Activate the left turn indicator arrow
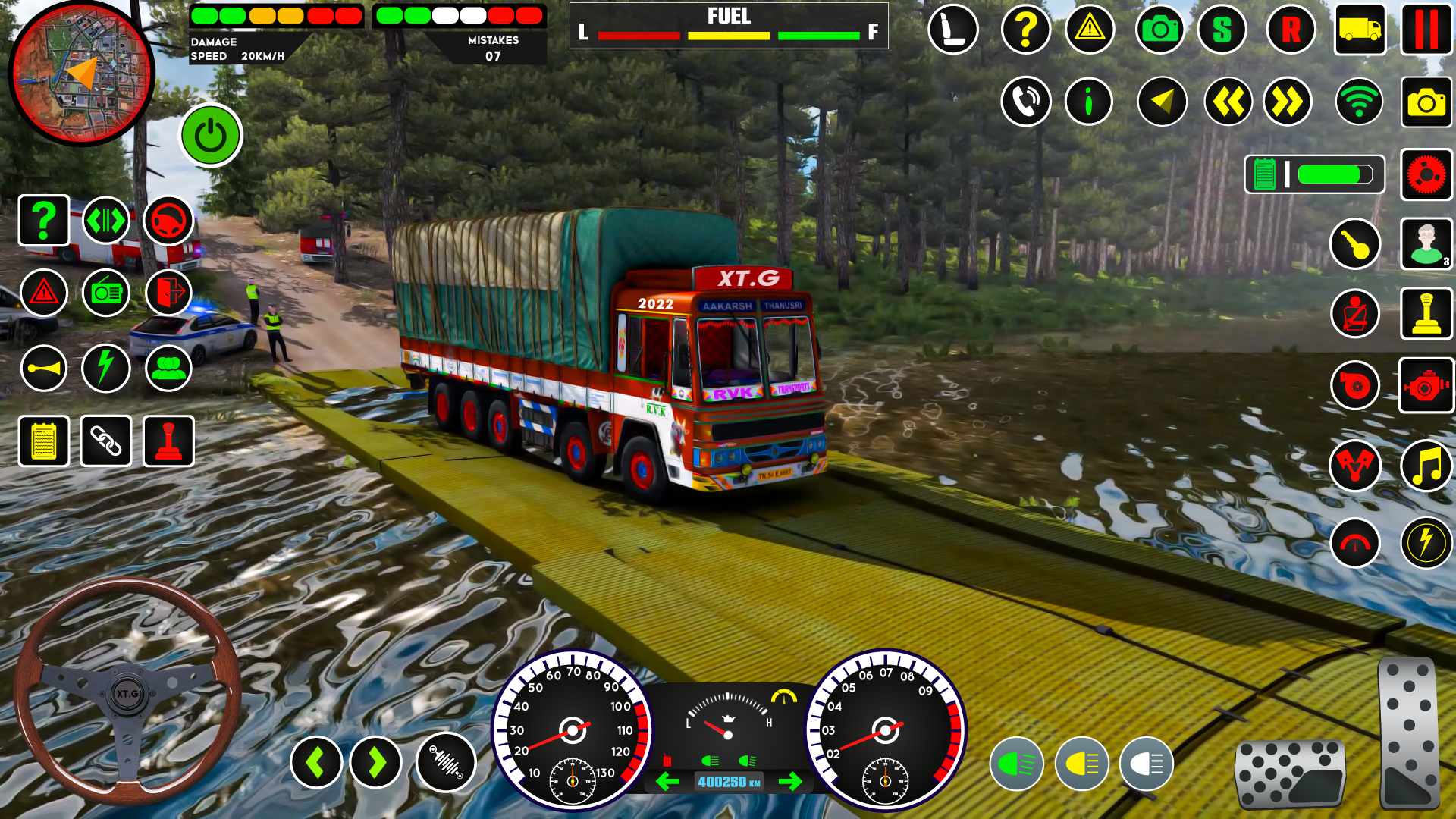Image resolution: width=1456 pixels, height=819 pixels. tap(315, 762)
